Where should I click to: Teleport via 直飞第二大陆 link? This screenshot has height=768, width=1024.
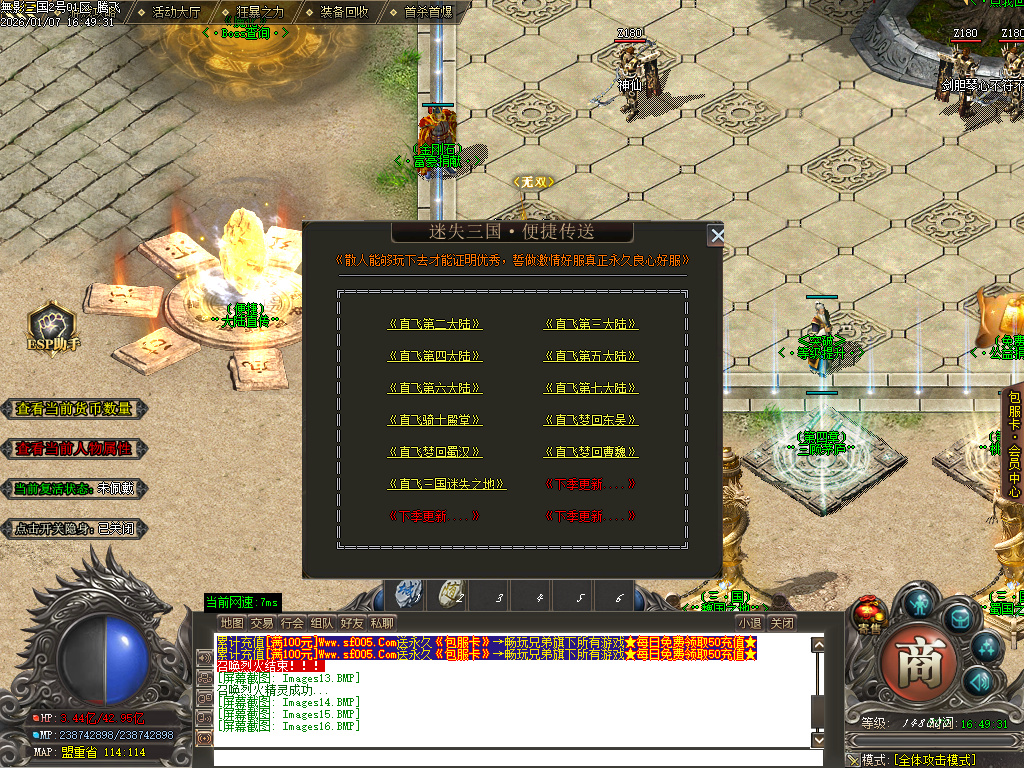point(435,324)
